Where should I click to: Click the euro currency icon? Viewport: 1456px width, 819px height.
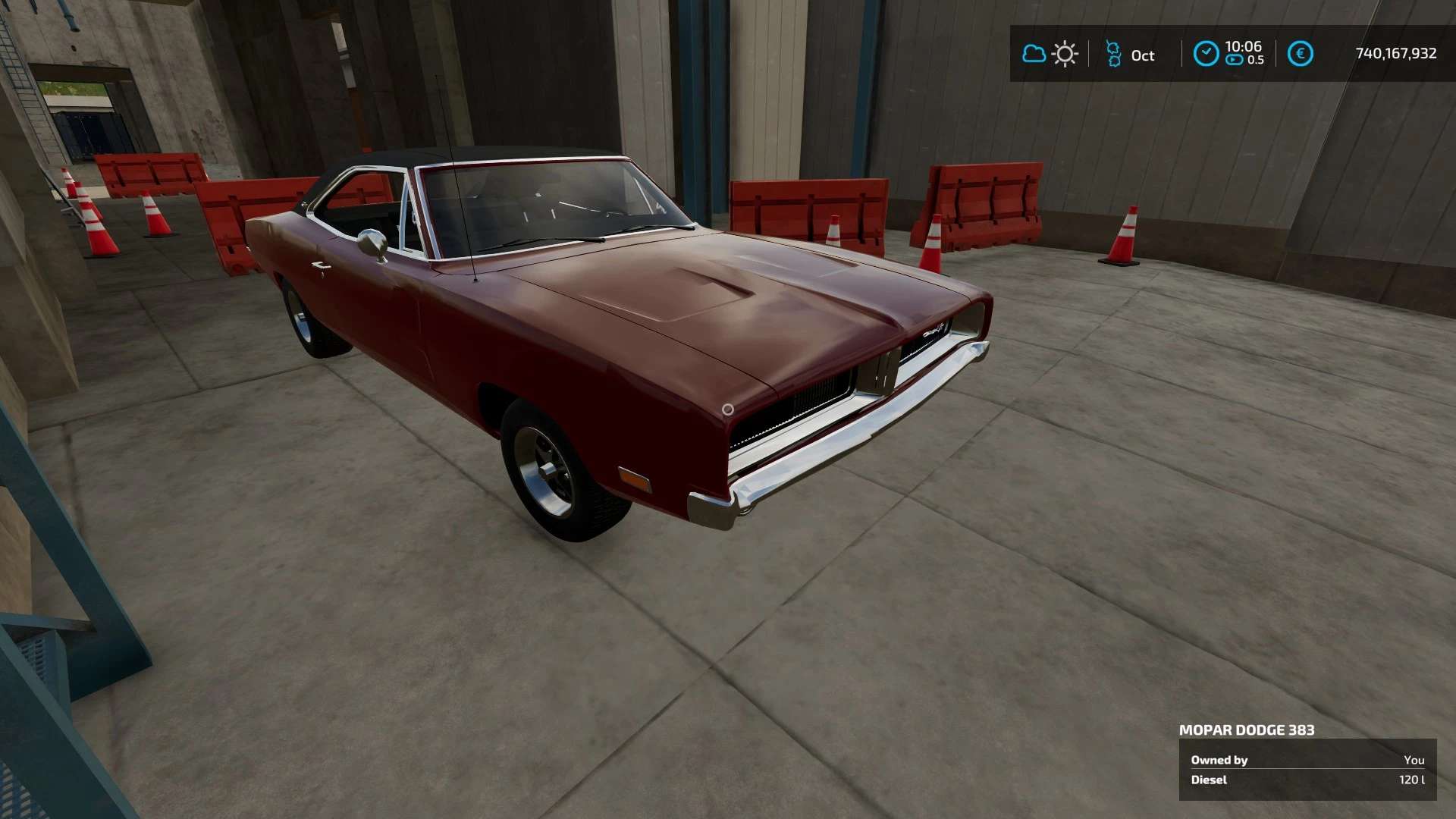1300,54
